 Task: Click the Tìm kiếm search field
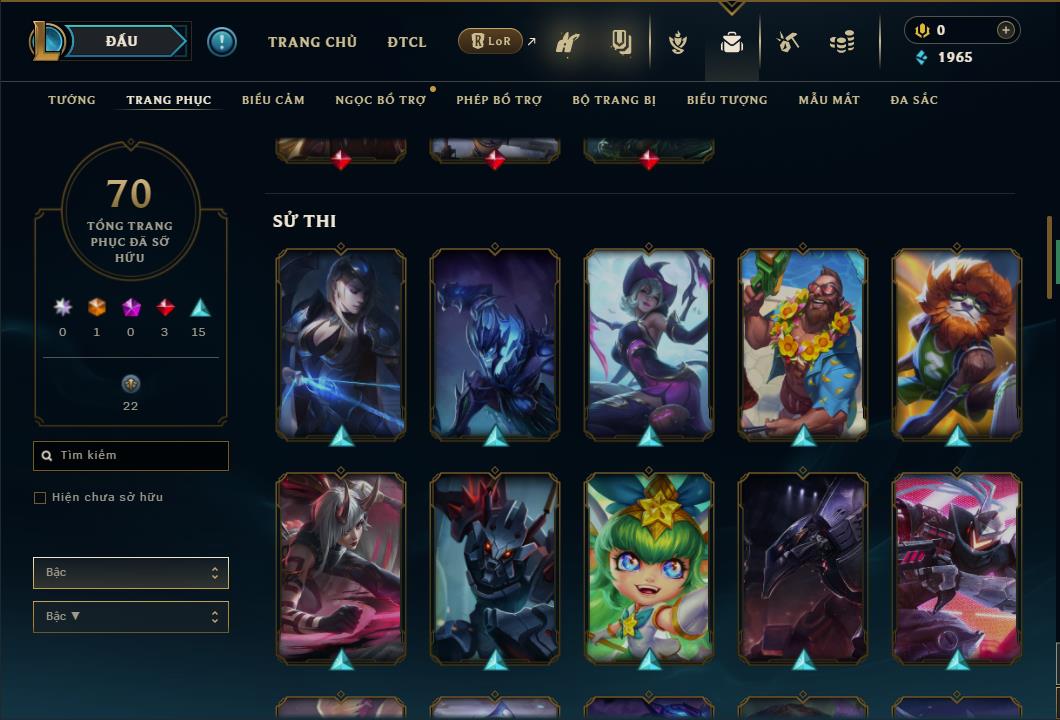(131, 456)
